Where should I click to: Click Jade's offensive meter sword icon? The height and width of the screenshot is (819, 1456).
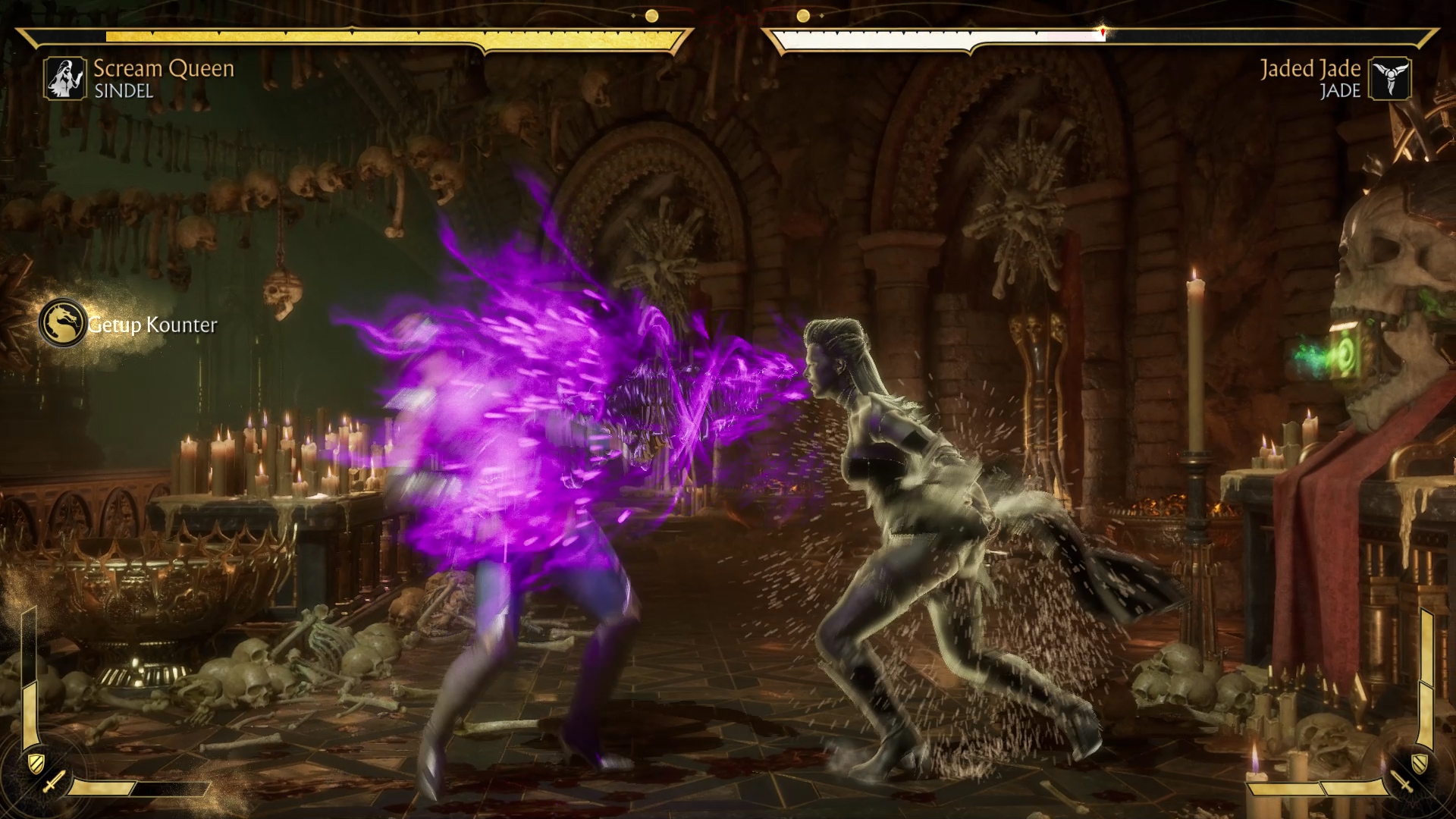1401,783
